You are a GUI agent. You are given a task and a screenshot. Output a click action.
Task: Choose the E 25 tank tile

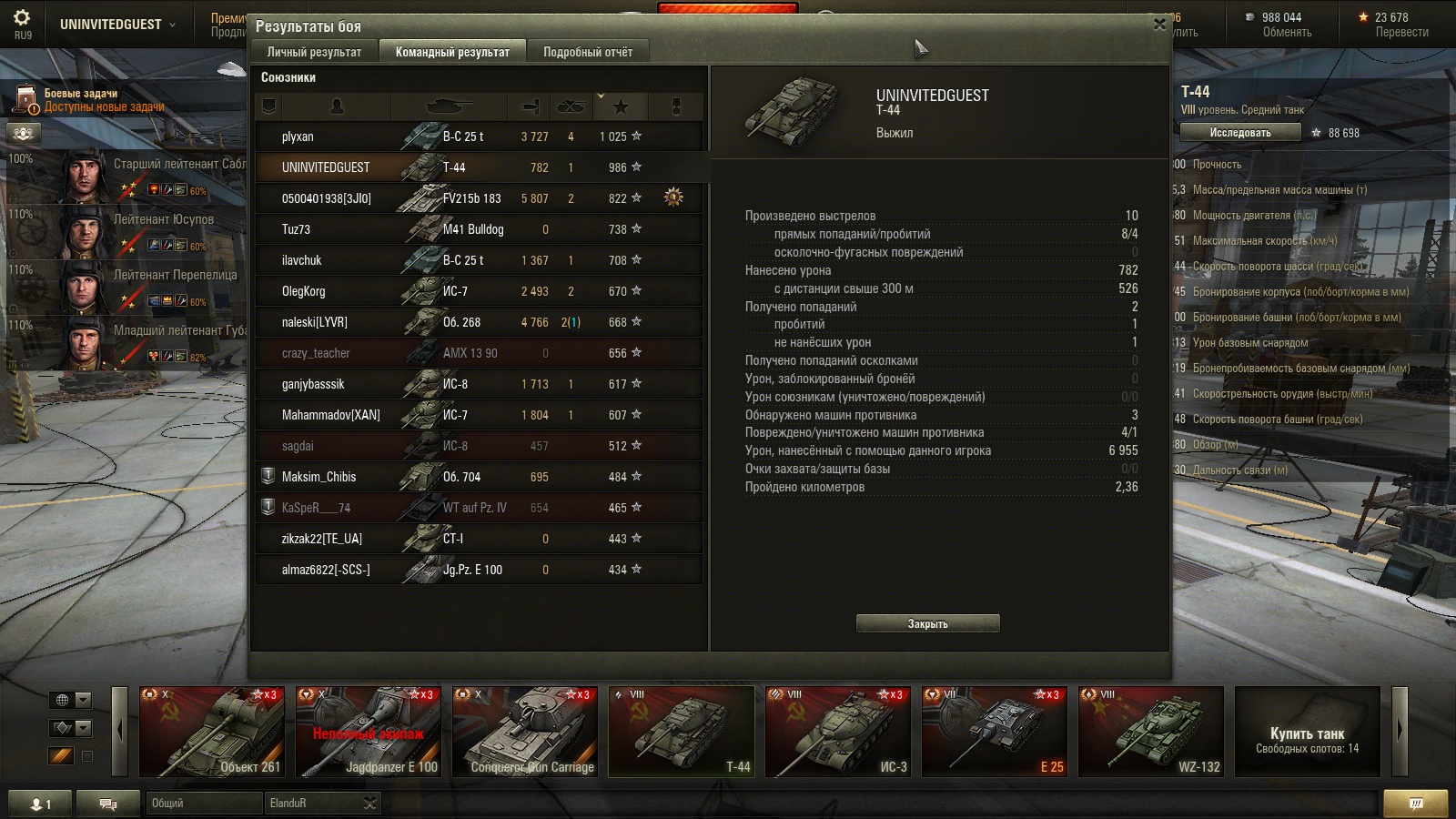pyautogui.click(x=995, y=732)
